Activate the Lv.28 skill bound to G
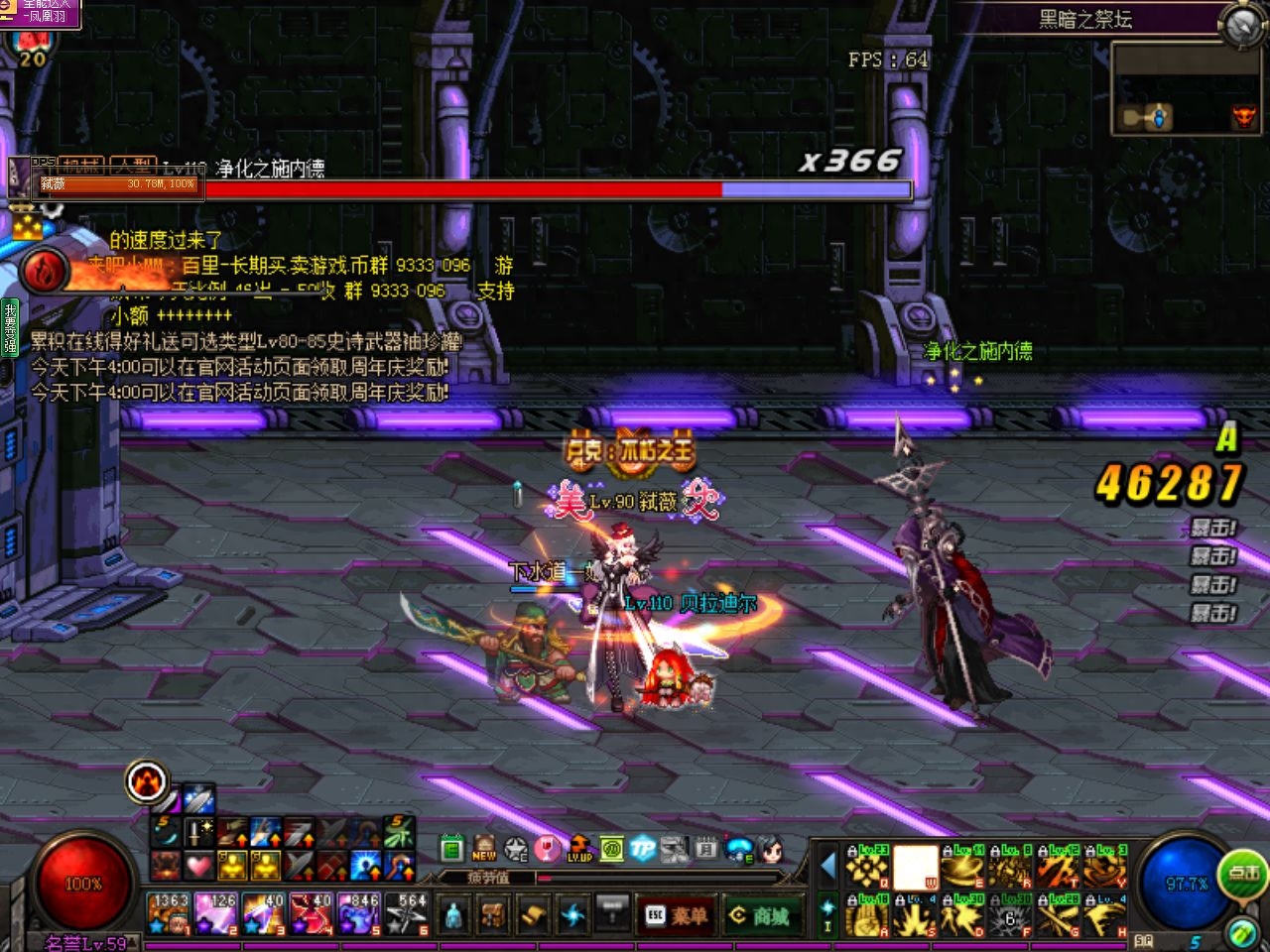The image size is (1270, 952). pos(1060,916)
